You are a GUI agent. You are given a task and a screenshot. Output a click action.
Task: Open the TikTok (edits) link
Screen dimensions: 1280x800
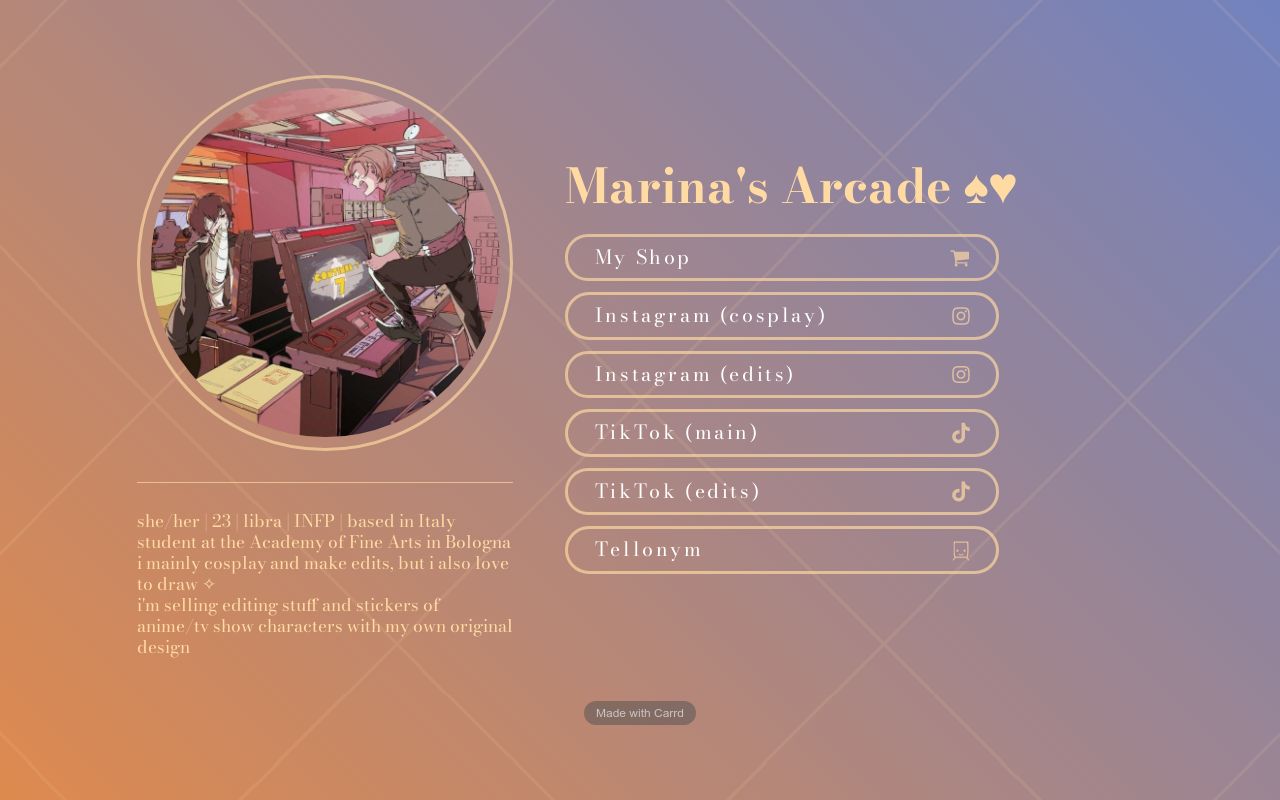781,491
